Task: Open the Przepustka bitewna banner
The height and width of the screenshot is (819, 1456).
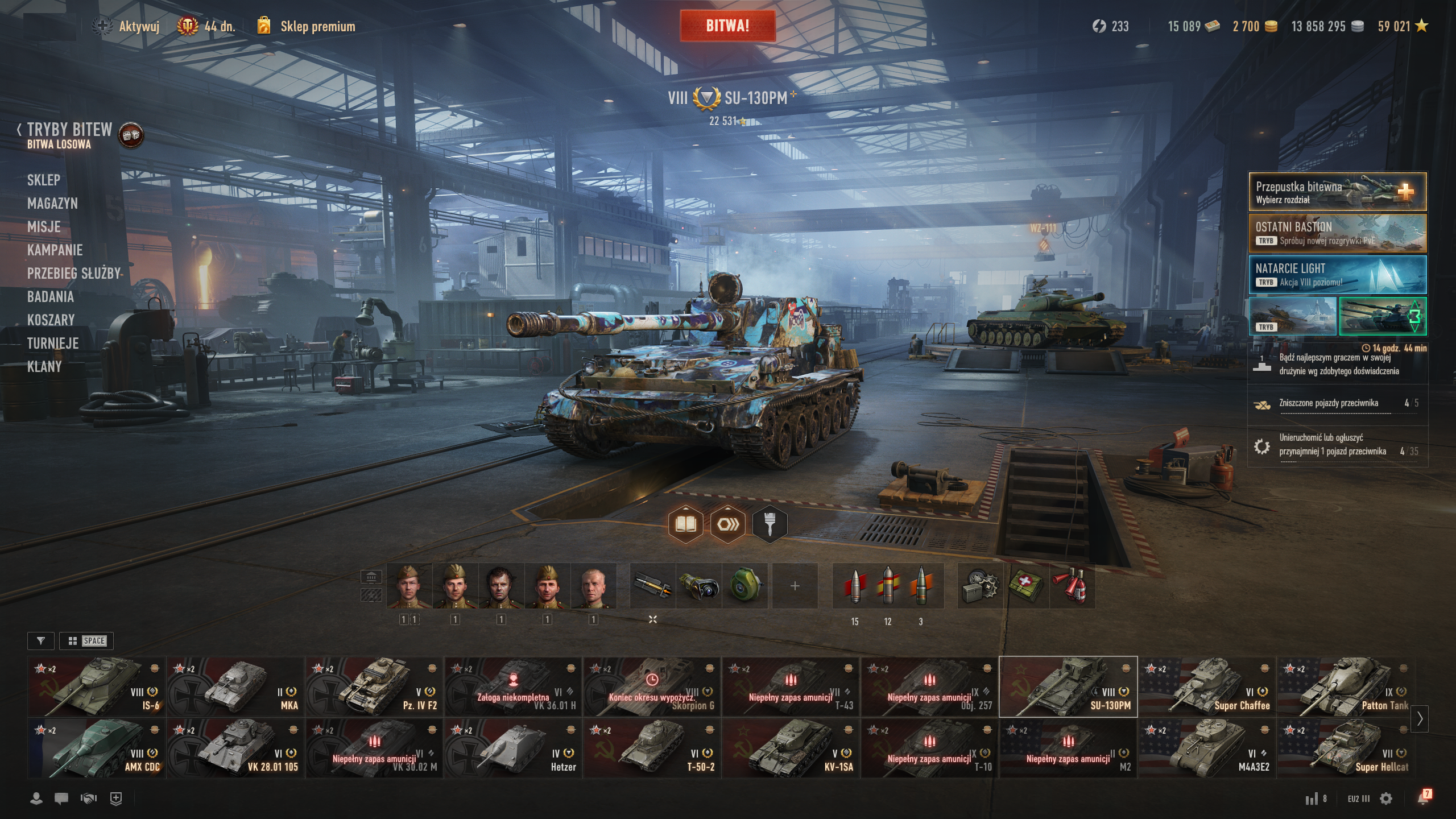Action: click(x=1337, y=192)
